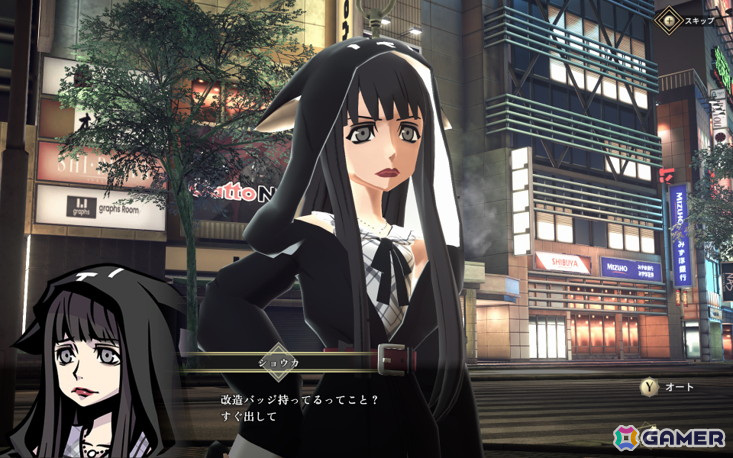Advance ショウカ's dialogue text box

(400, 407)
